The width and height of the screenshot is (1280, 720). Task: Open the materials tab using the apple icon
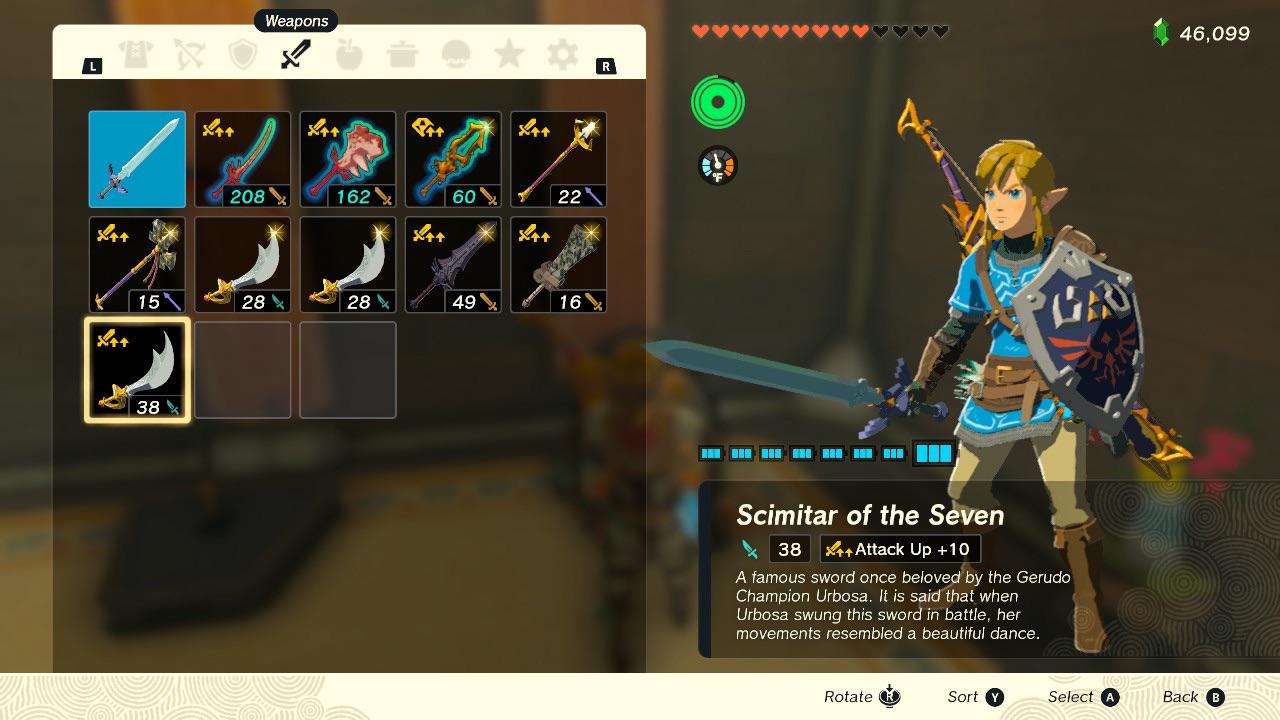click(350, 55)
